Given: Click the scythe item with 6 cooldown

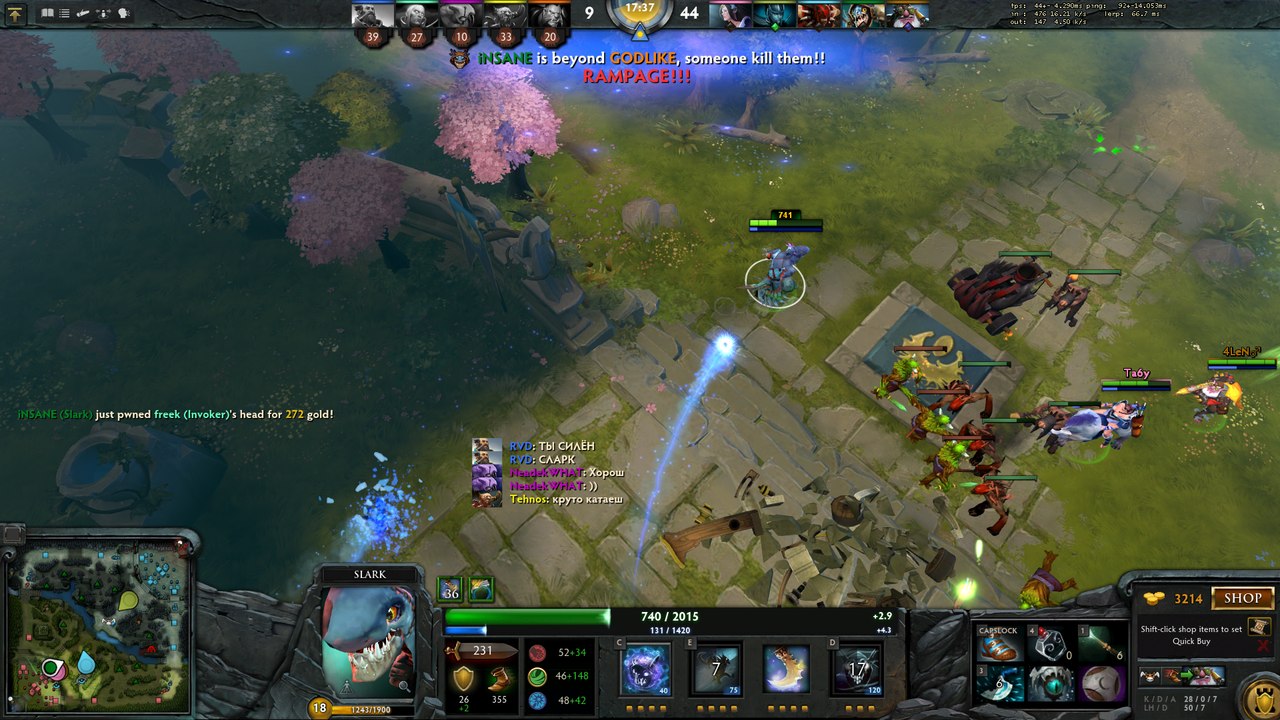Looking at the screenshot, I should coord(999,684).
